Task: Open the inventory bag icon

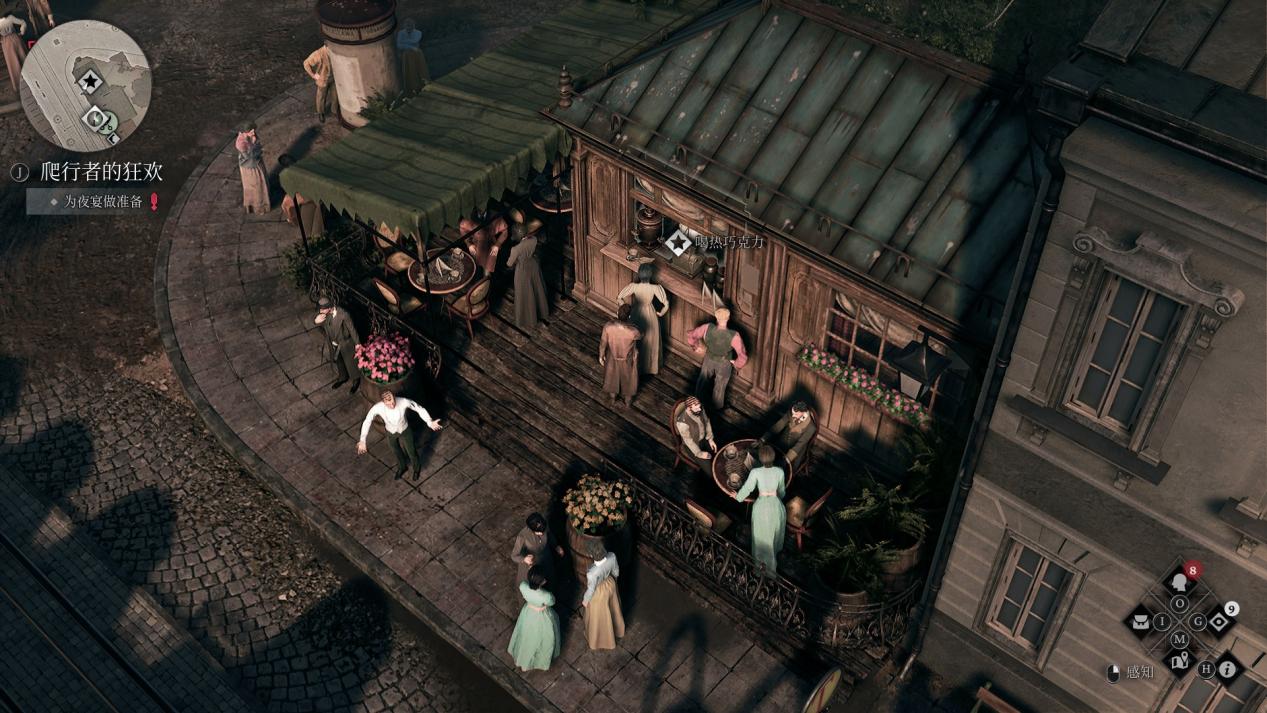Action: tap(1139, 622)
